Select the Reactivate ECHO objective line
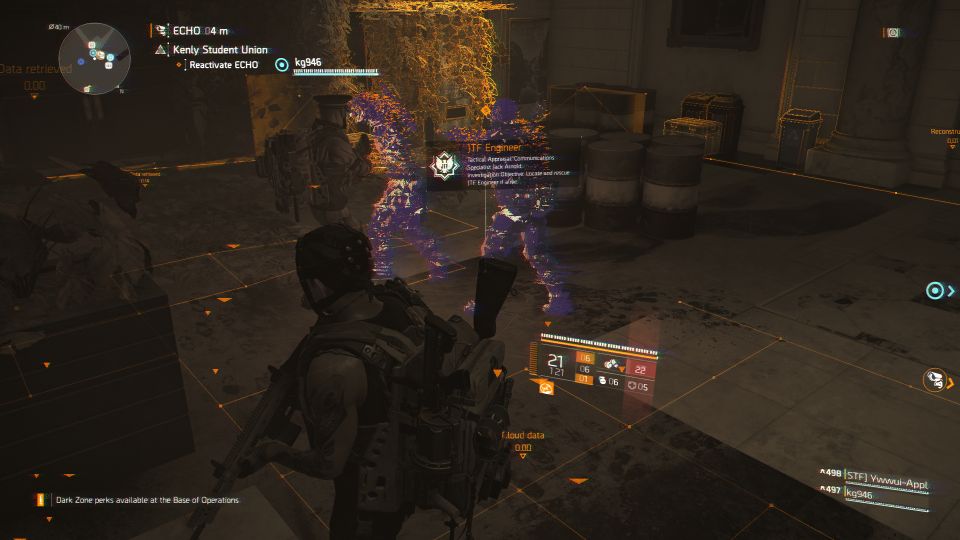Image resolution: width=960 pixels, height=540 pixels. [x=224, y=65]
